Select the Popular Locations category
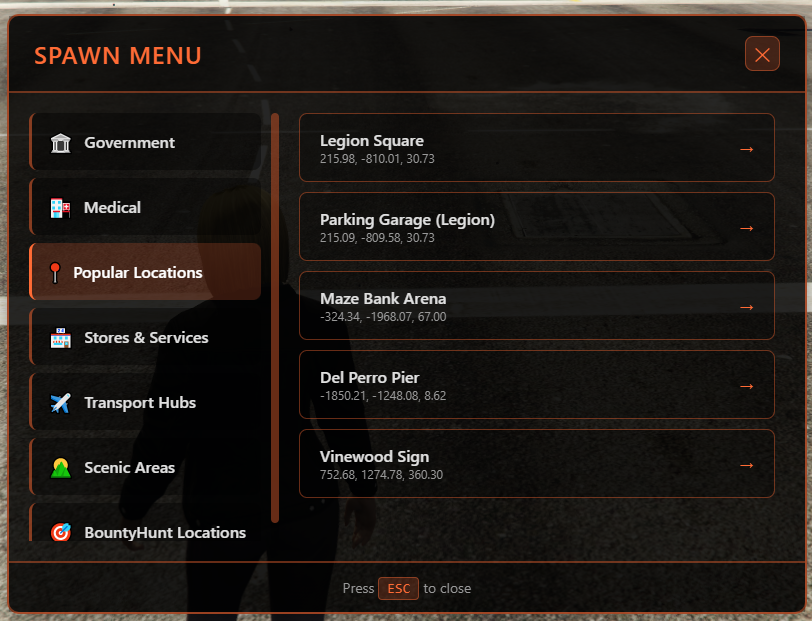This screenshot has height=621, width=812. click(146, 272)
